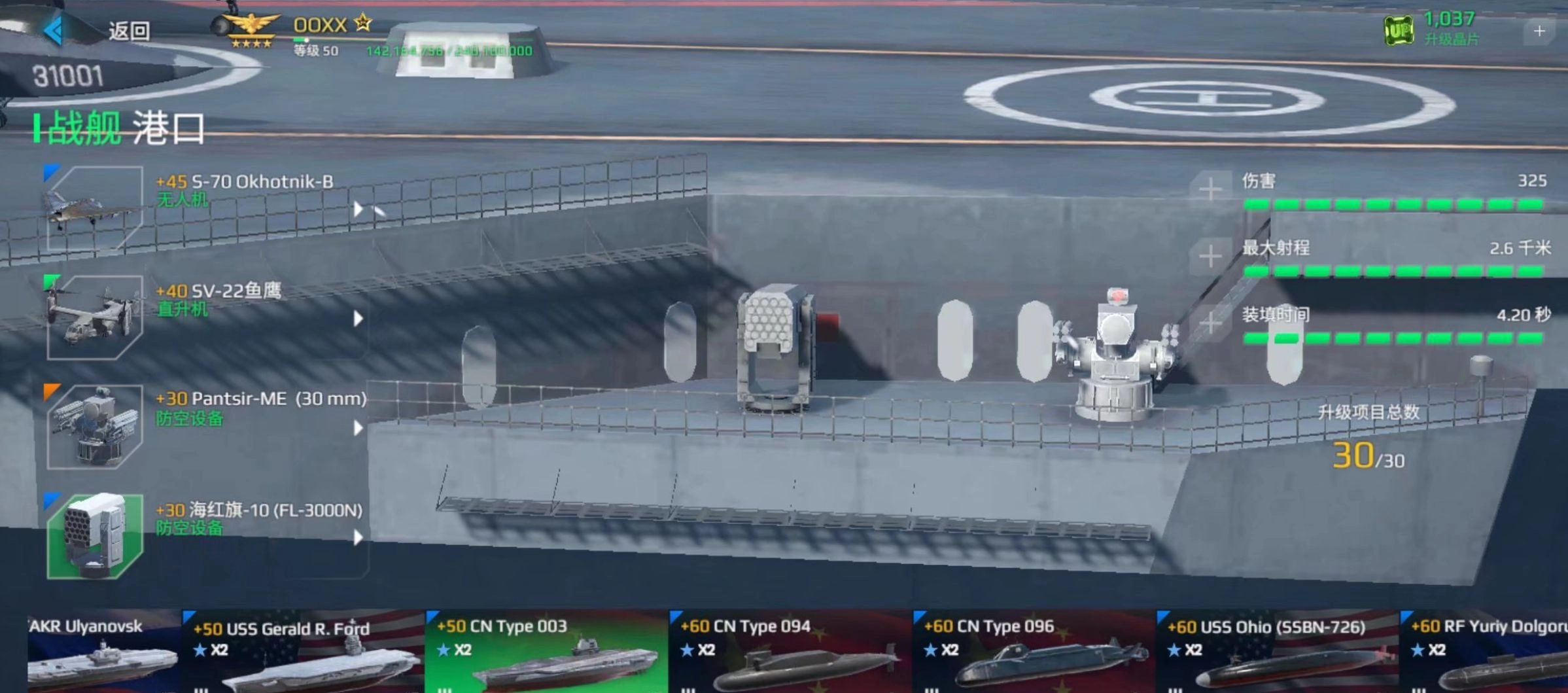Screen dimensions: 1568x693
Task: Add more upgrade chips with plus button
Action: point(1539,31)
